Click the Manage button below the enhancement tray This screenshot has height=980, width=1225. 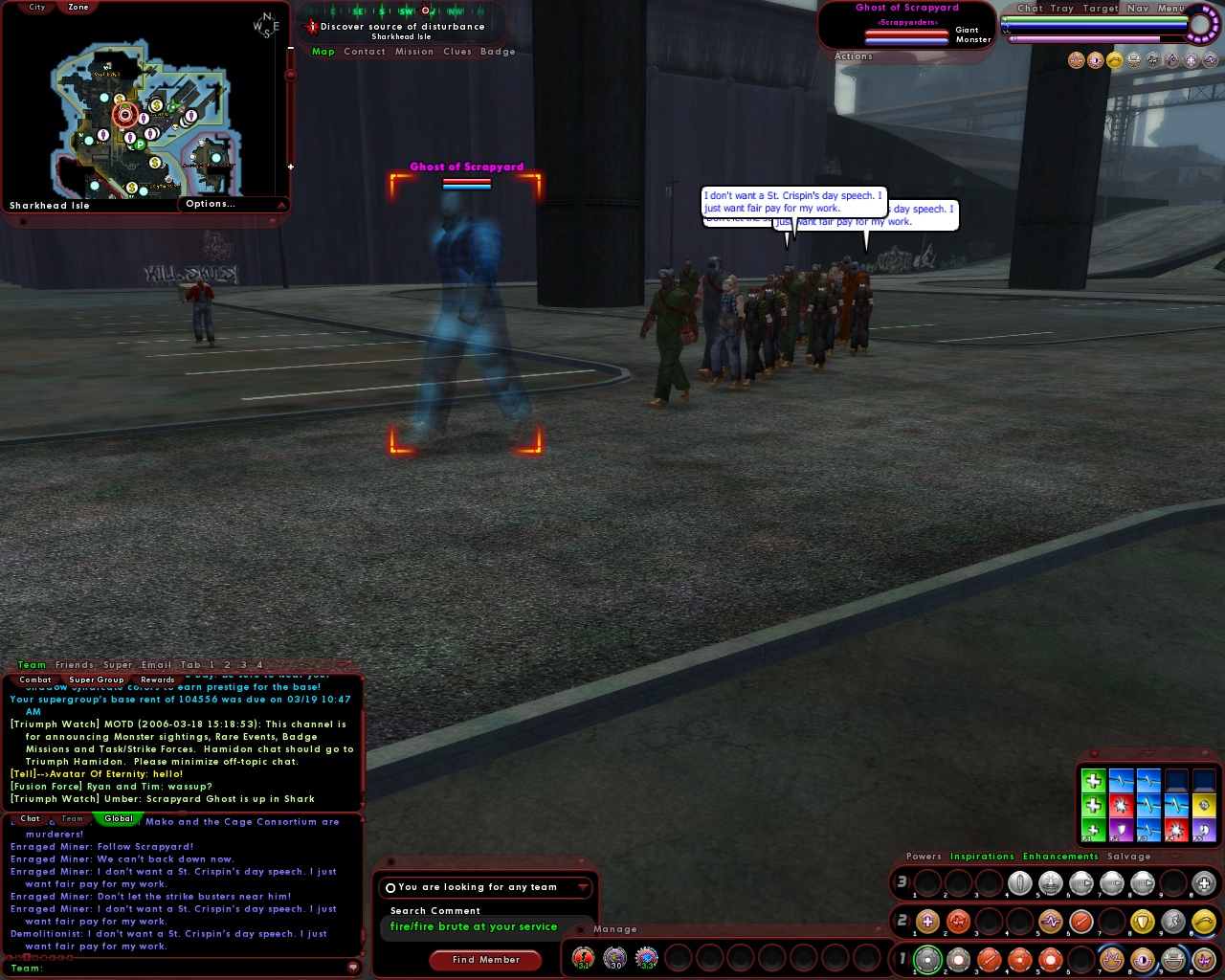tap(615, 928)
